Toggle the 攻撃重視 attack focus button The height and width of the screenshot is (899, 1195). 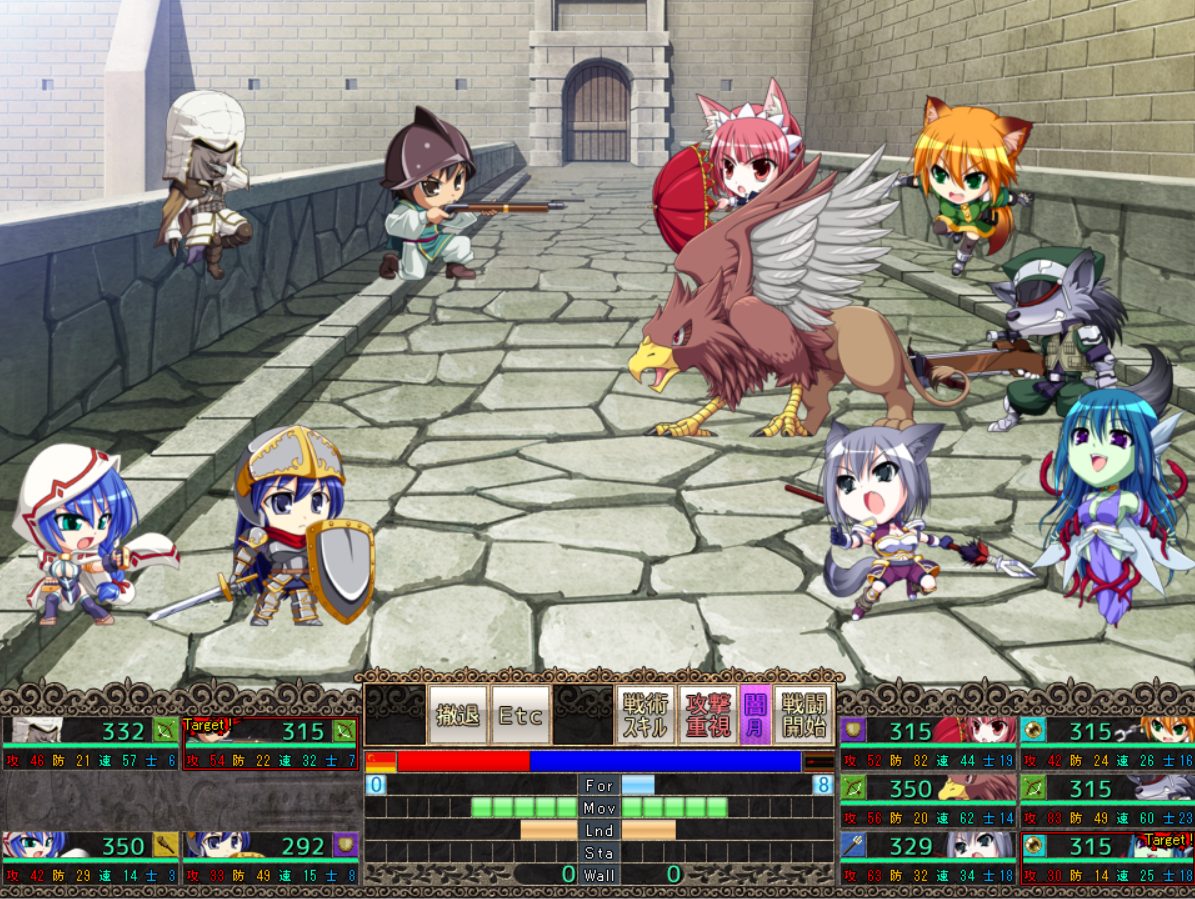click(707, 714)
